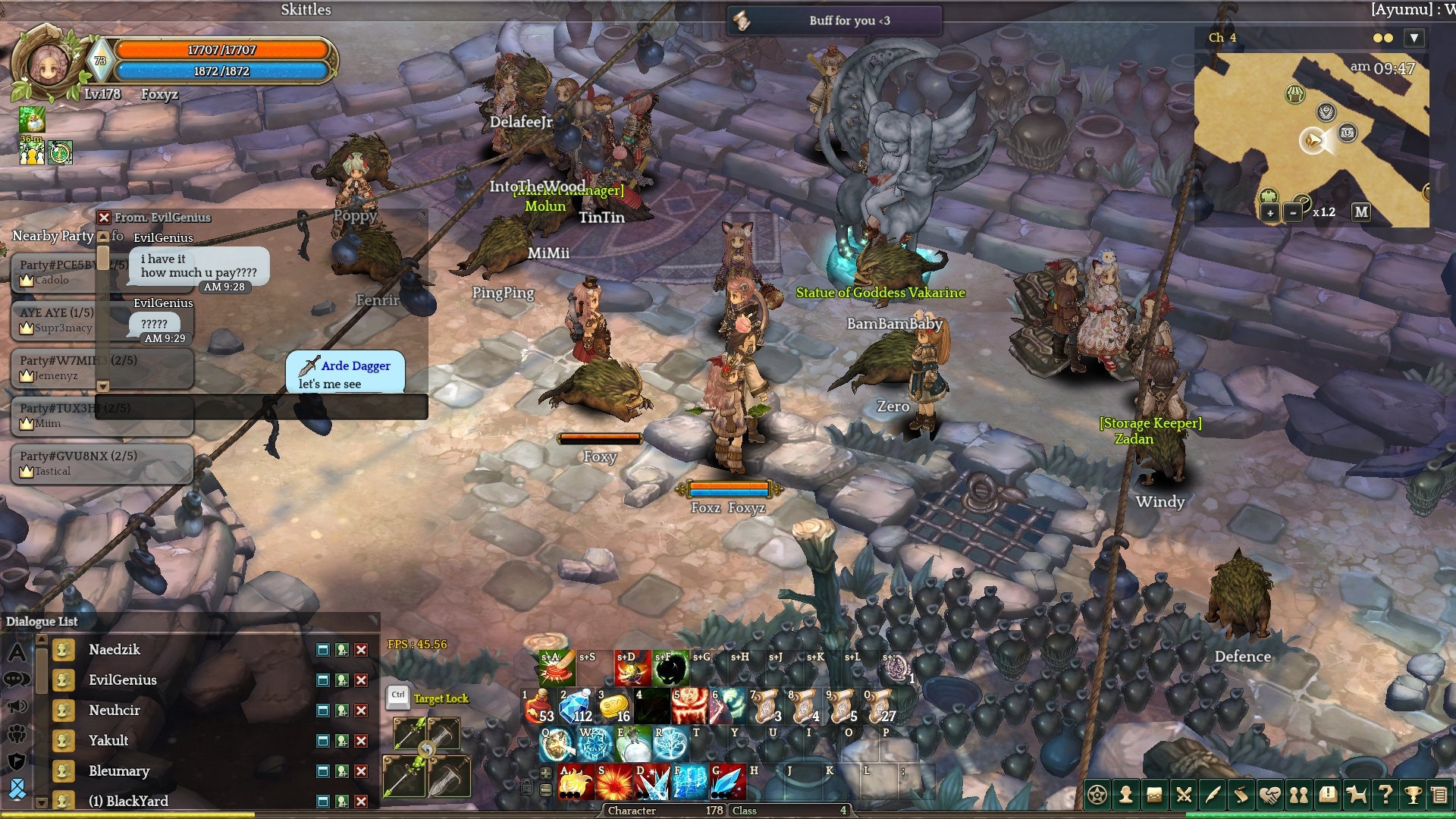Image resolution: width=1456 pixels, height=819 pixels.
Task: Activate the frost tree skill
Action: coord(670,745)
